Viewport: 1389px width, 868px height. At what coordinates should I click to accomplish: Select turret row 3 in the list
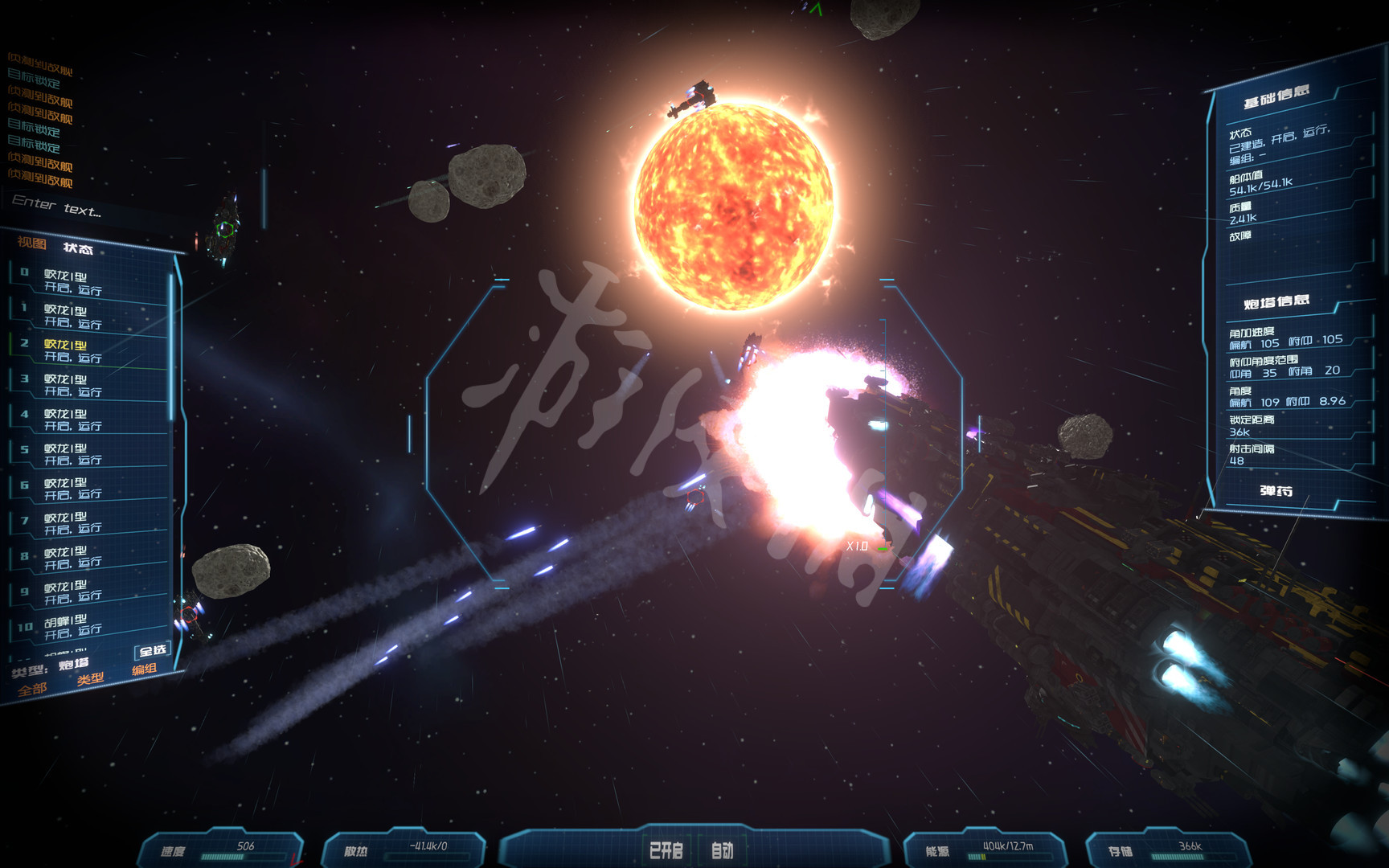point(88,385)
